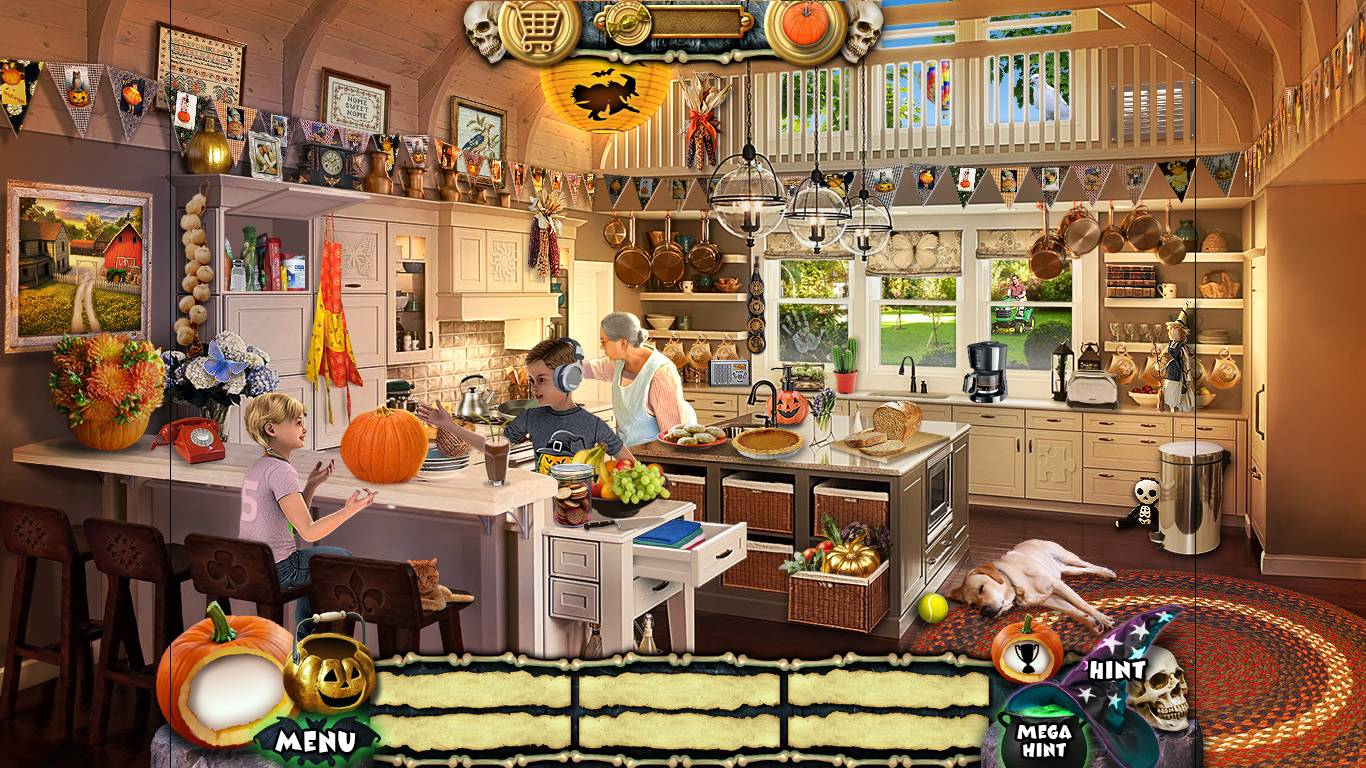This screenshot has width=1366, height=768.
Task: Open the trophy pumpkin achievements
Action: click(x=1026, y=651)
